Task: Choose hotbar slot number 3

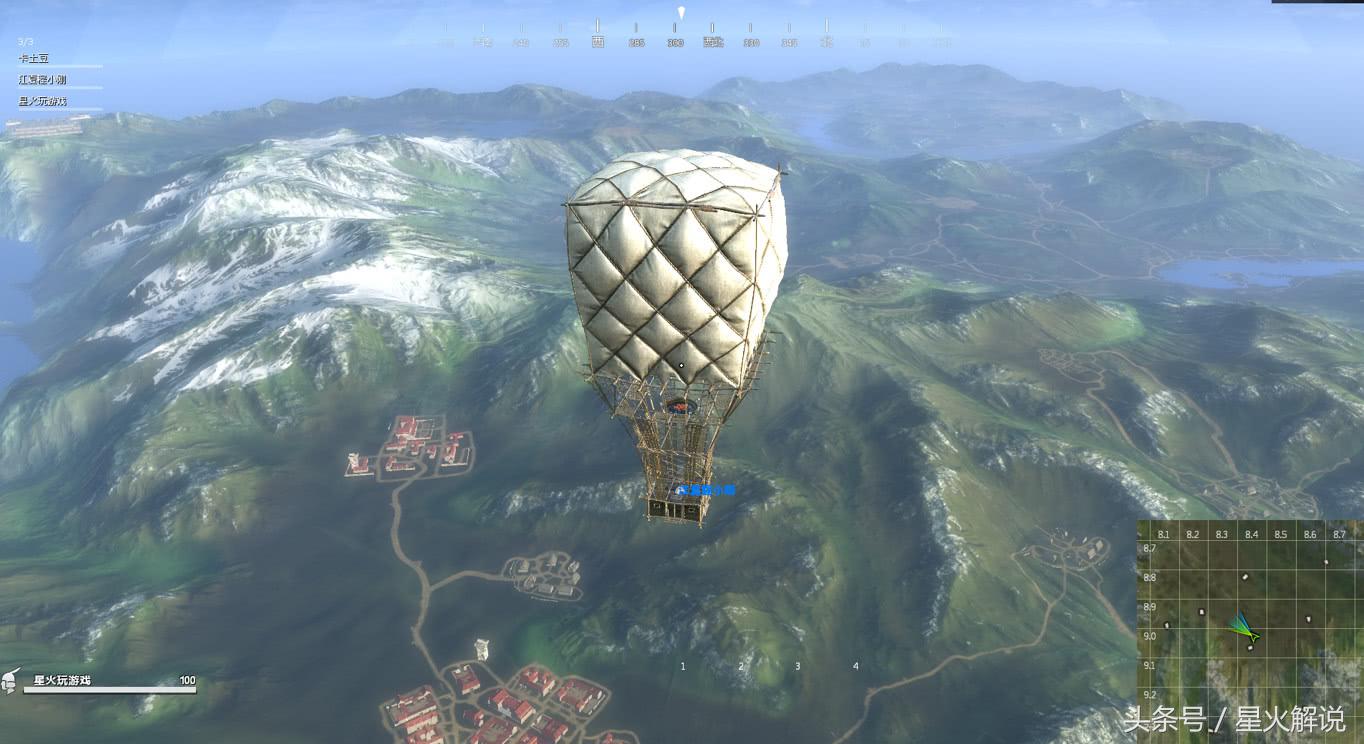Action: [798, 666]
